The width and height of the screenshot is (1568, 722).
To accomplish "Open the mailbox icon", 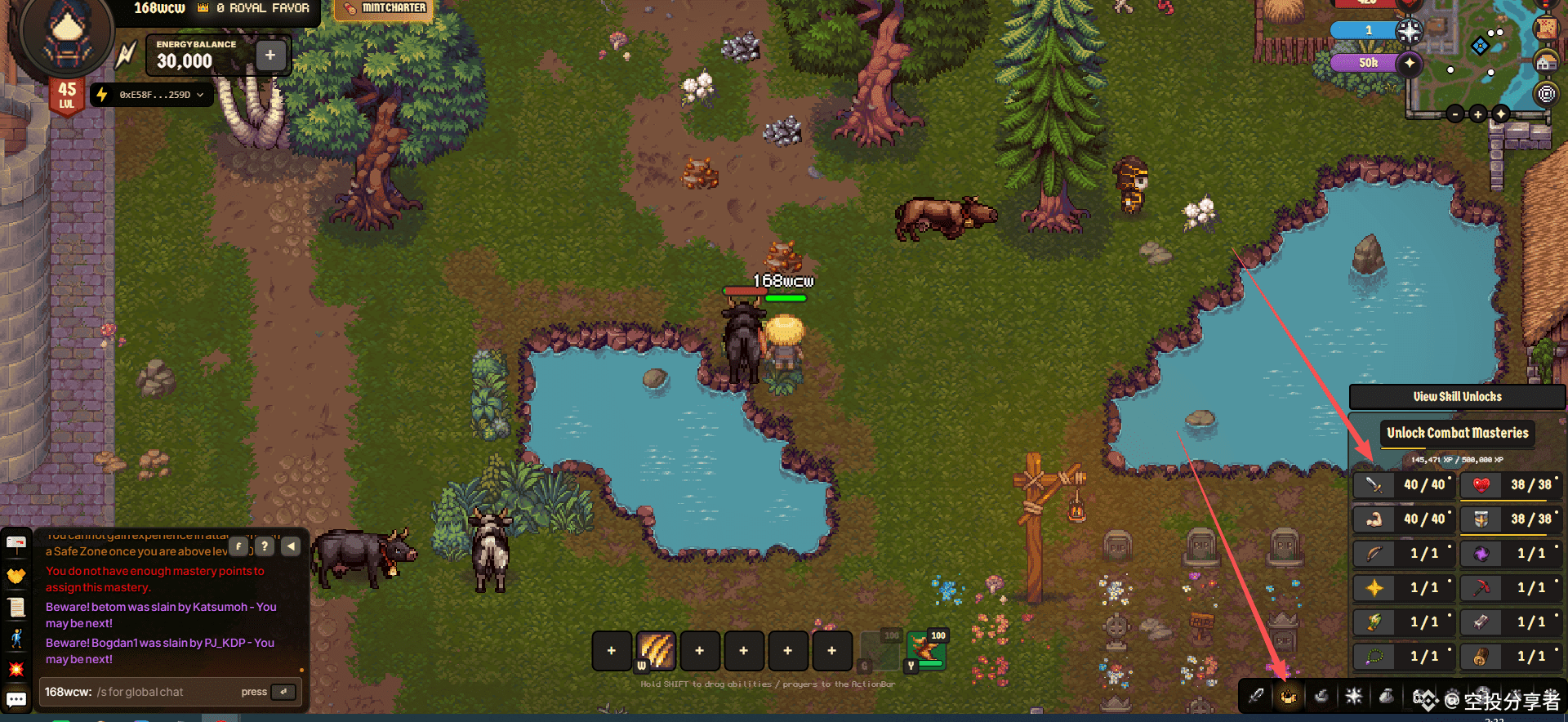I will coord(16,543).
